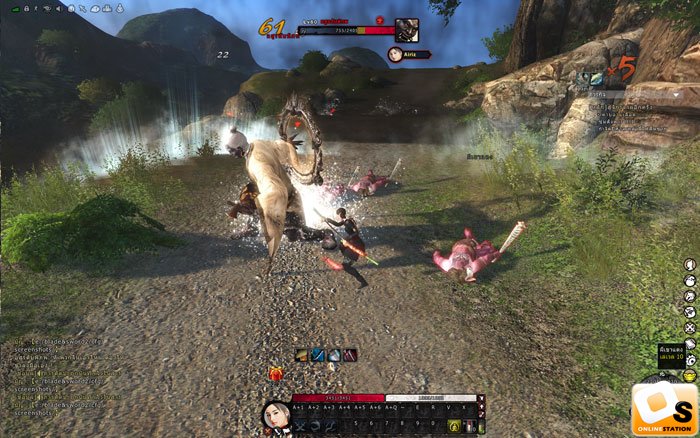The height and width of the screenshot is (438, 700).
Task: Click the enemy target portrait
Action: coord(406,29)
